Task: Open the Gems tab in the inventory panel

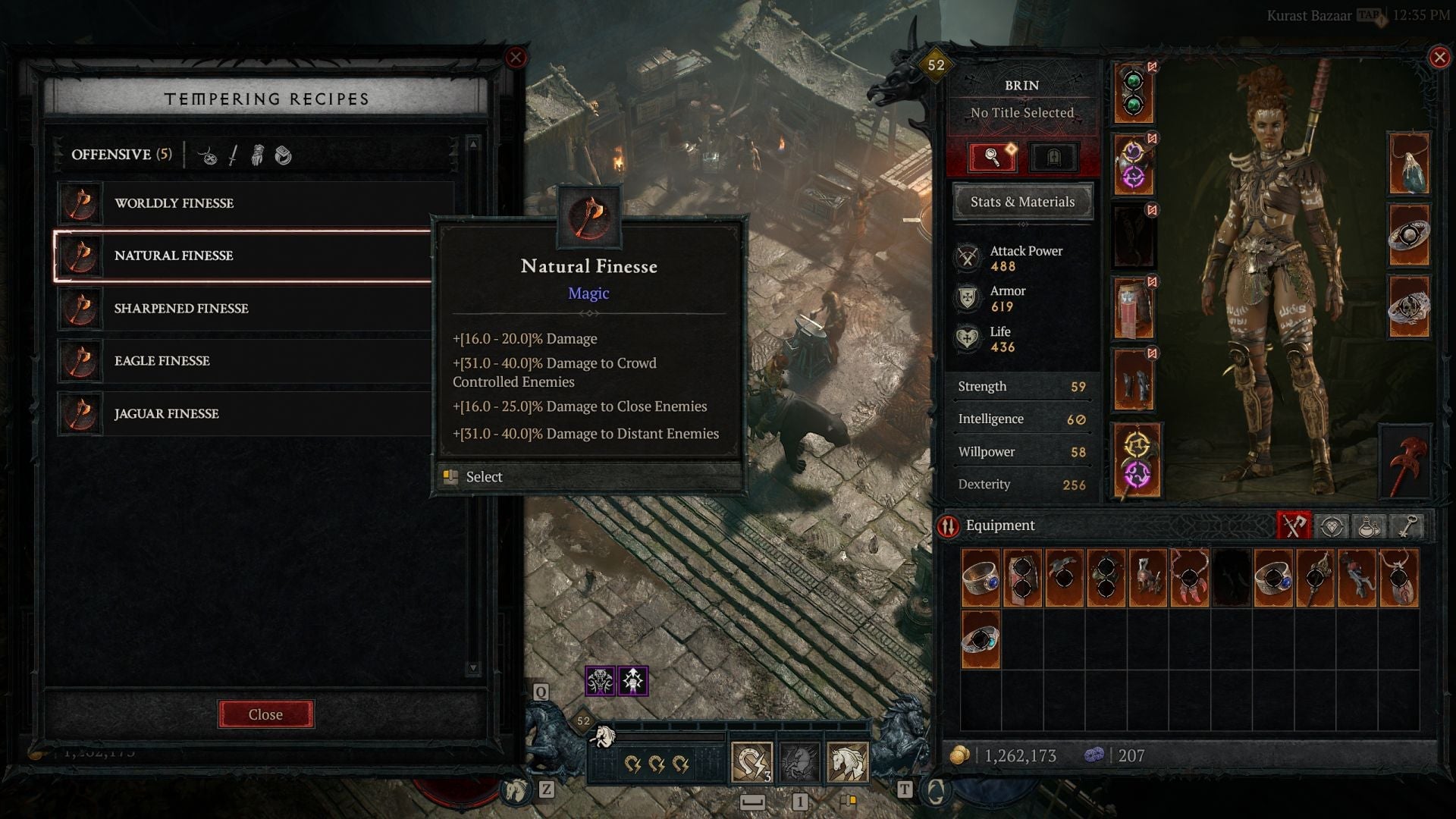Action: click(x=1332, y=525)
